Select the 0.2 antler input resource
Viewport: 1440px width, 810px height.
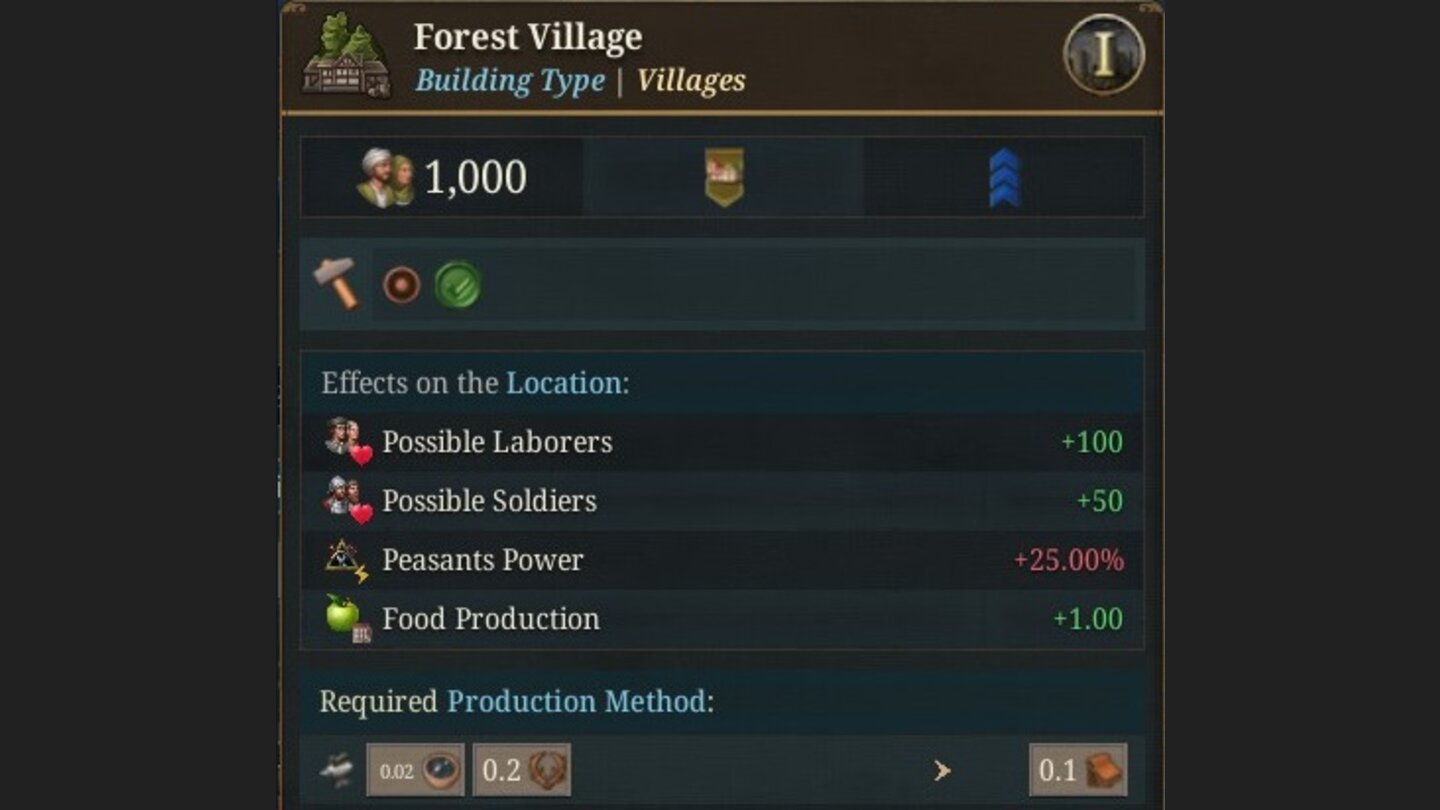521,771
